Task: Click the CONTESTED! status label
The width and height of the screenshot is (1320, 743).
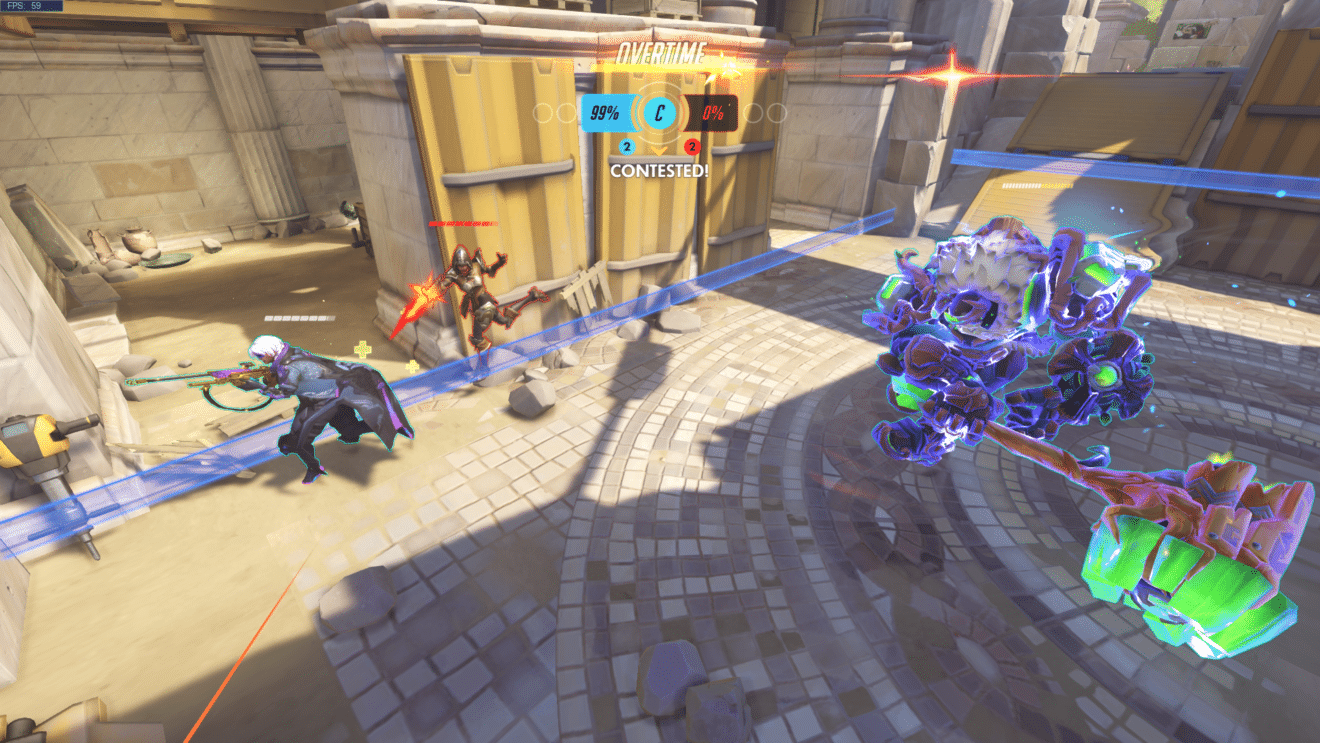Action: 660,170
